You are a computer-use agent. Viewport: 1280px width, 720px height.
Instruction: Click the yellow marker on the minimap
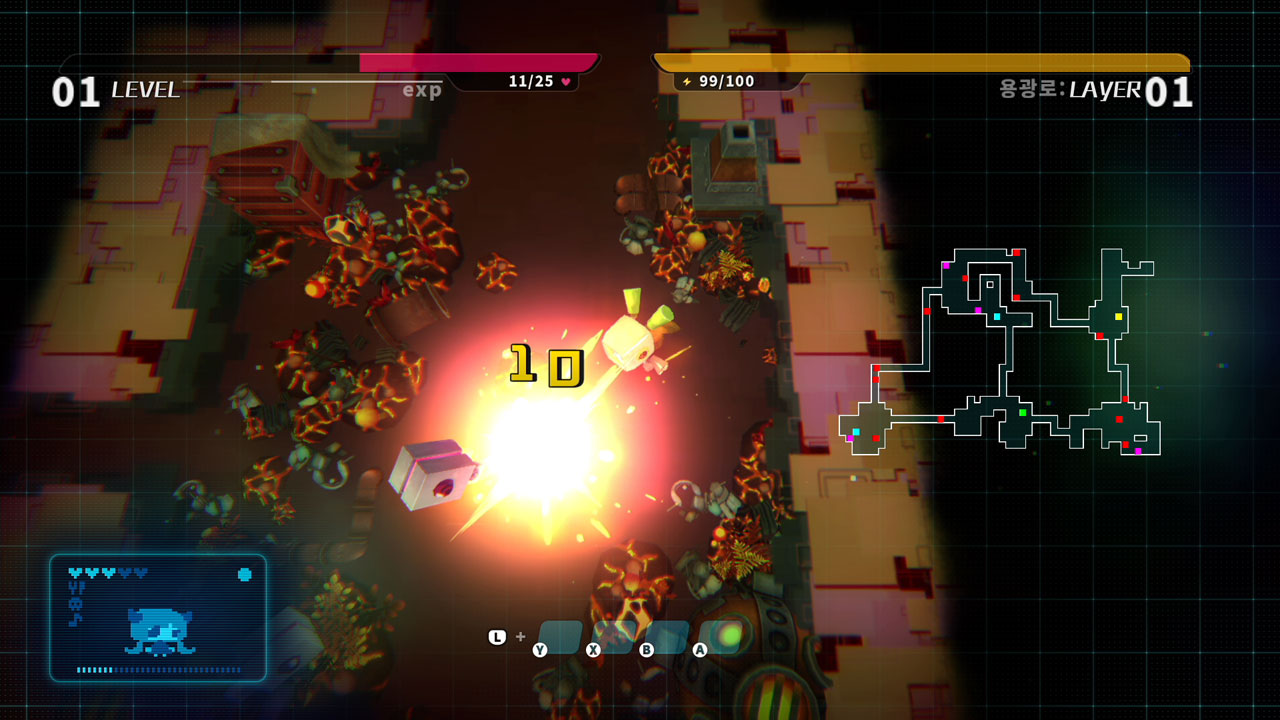1119,316
